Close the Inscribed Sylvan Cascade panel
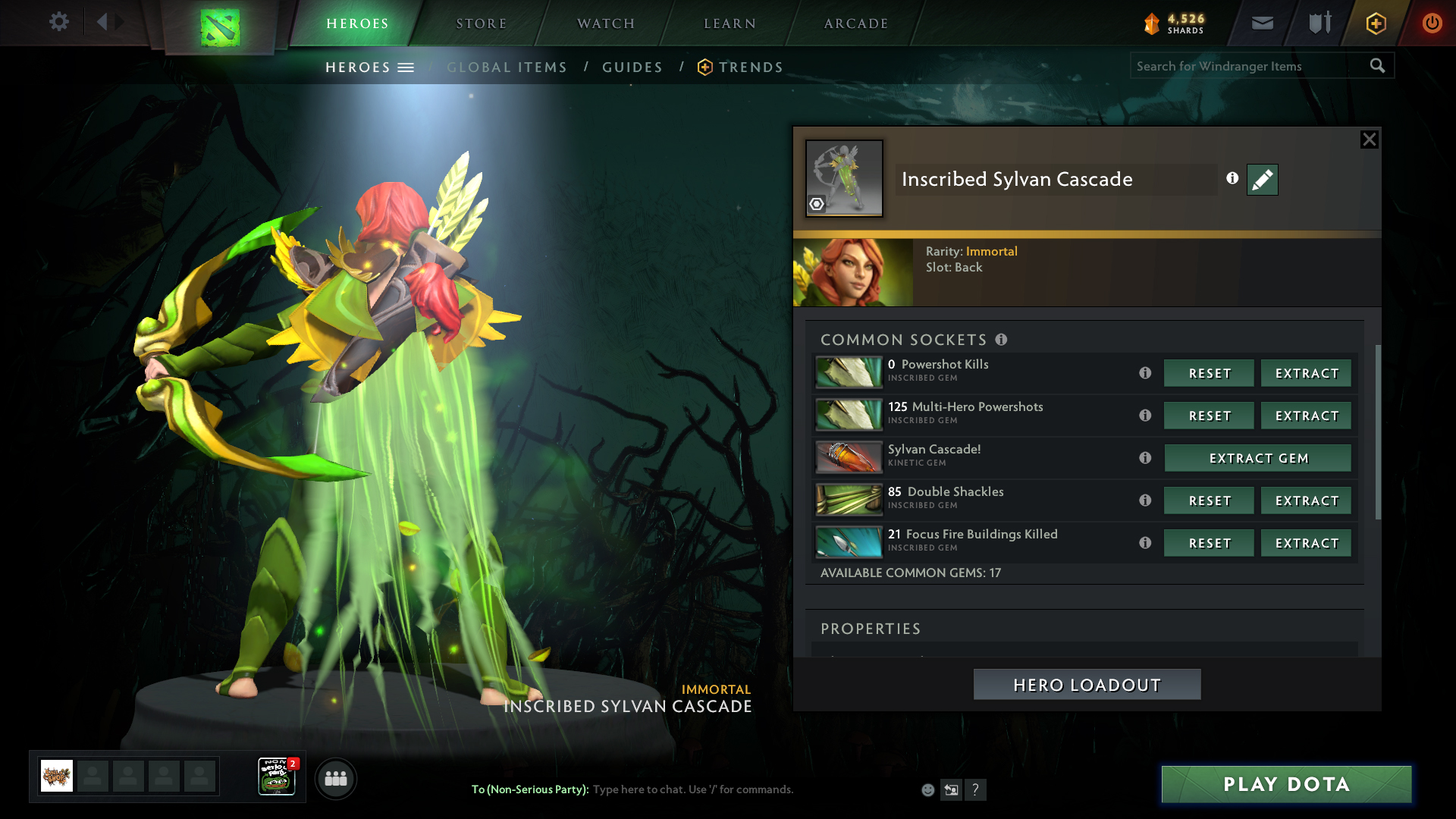This screenshot has width=1456, height=819. coord(1369,140)
